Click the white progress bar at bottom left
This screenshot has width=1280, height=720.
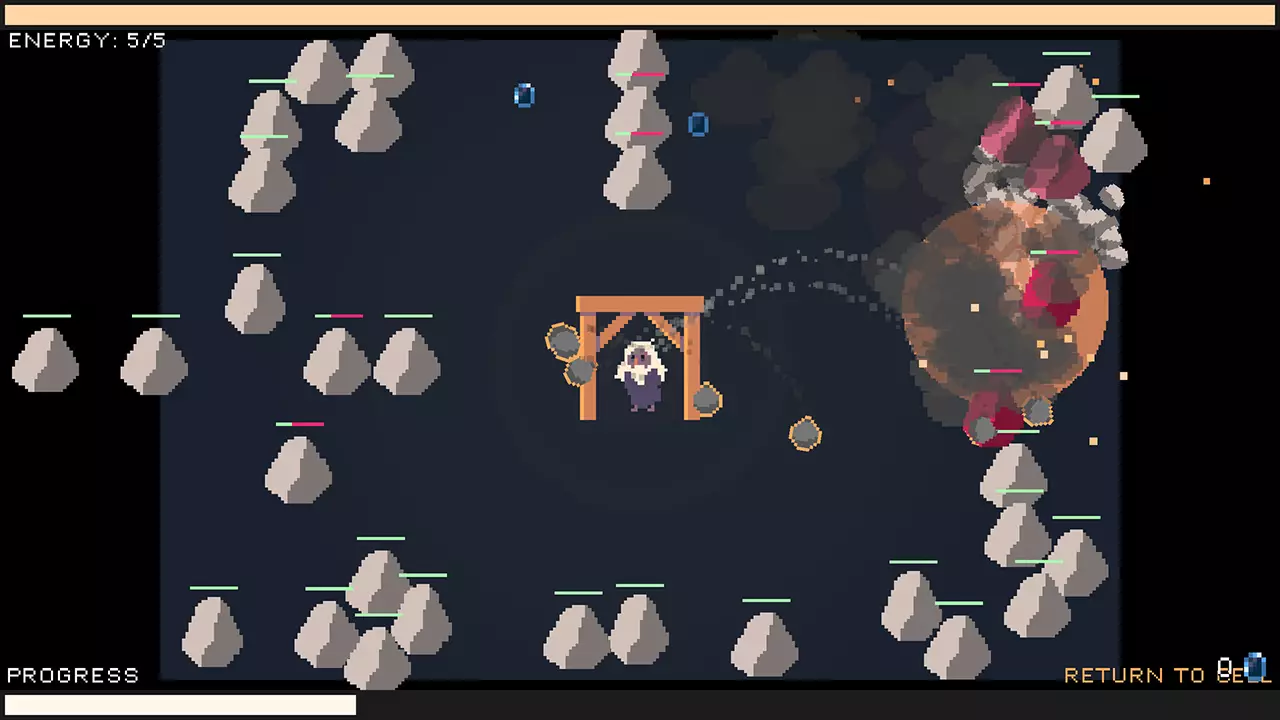tap(180, 705)
